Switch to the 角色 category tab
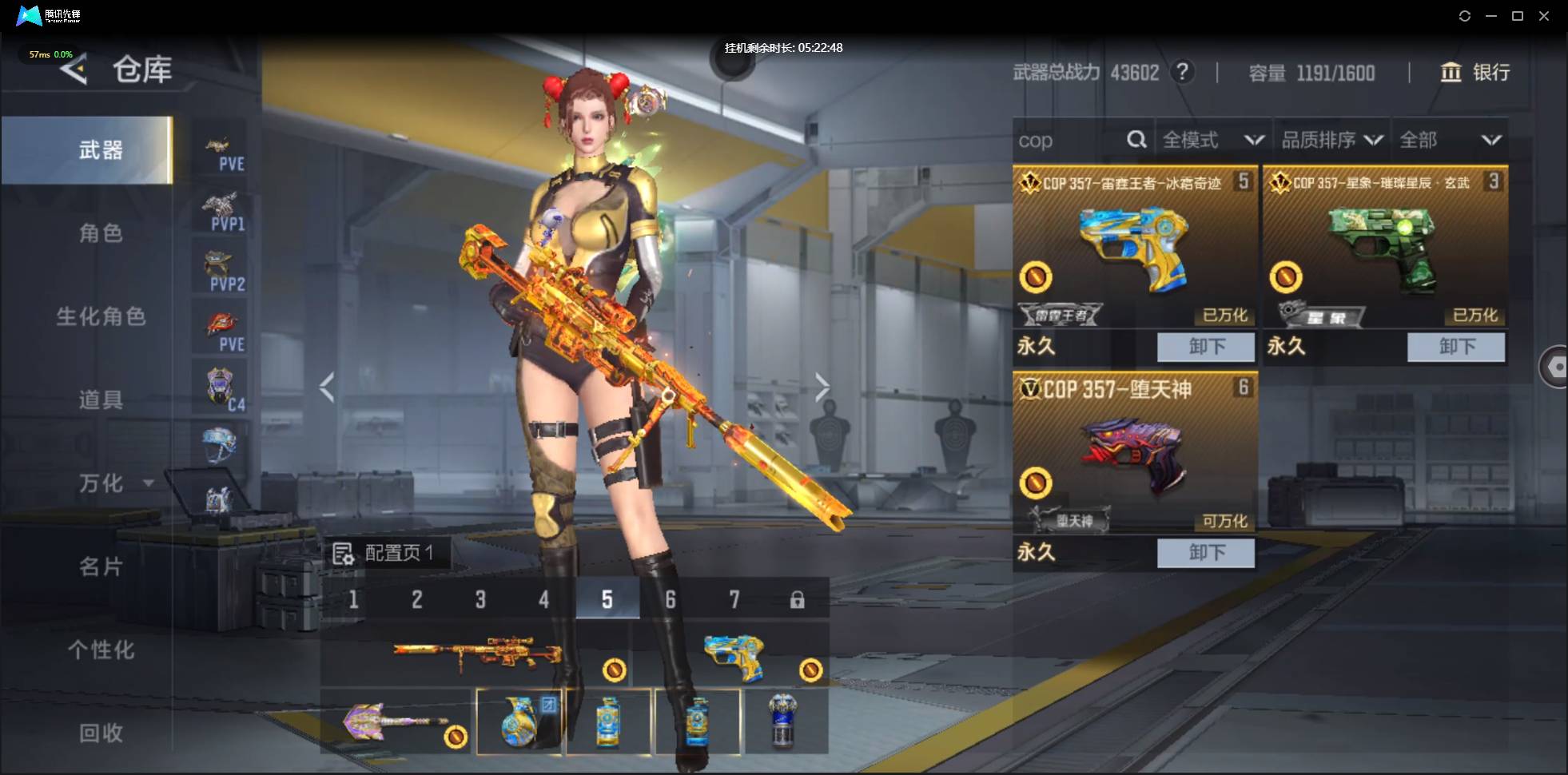This screenshot has height=775, width=1568. 101,233
